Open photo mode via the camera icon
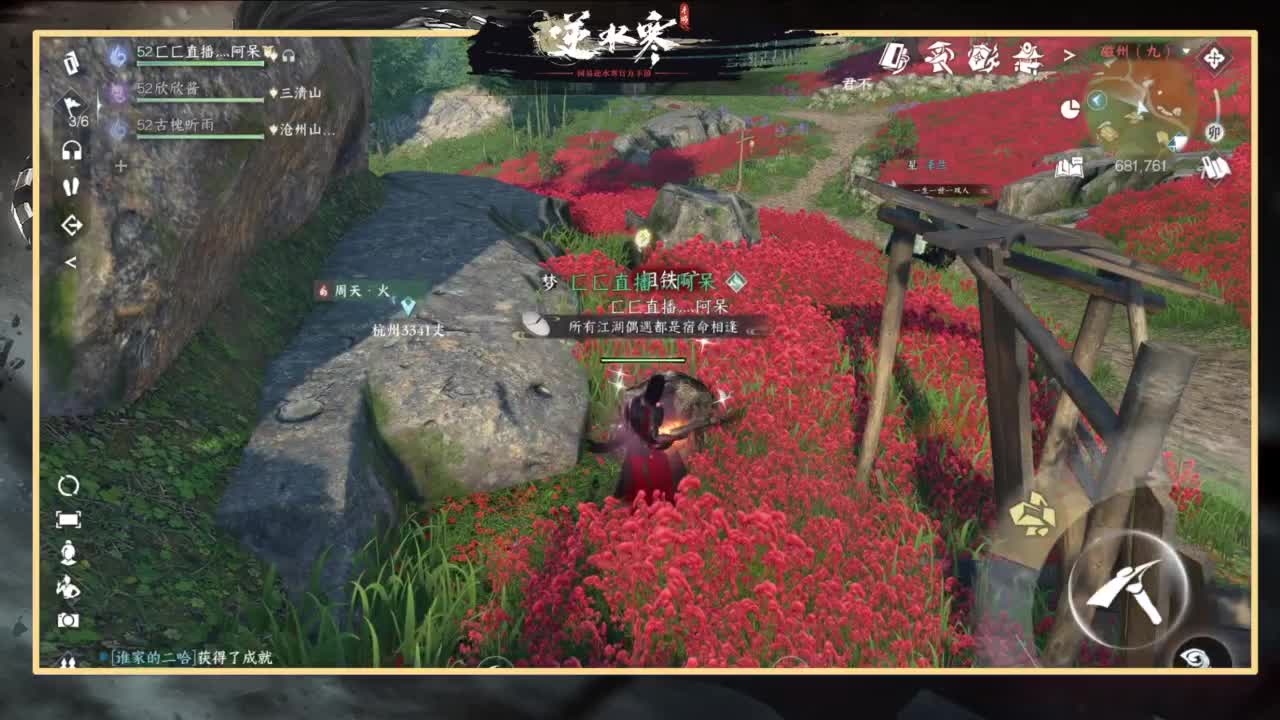Image resolution: width=1280 pixels, height=720 pixels. 70,619
